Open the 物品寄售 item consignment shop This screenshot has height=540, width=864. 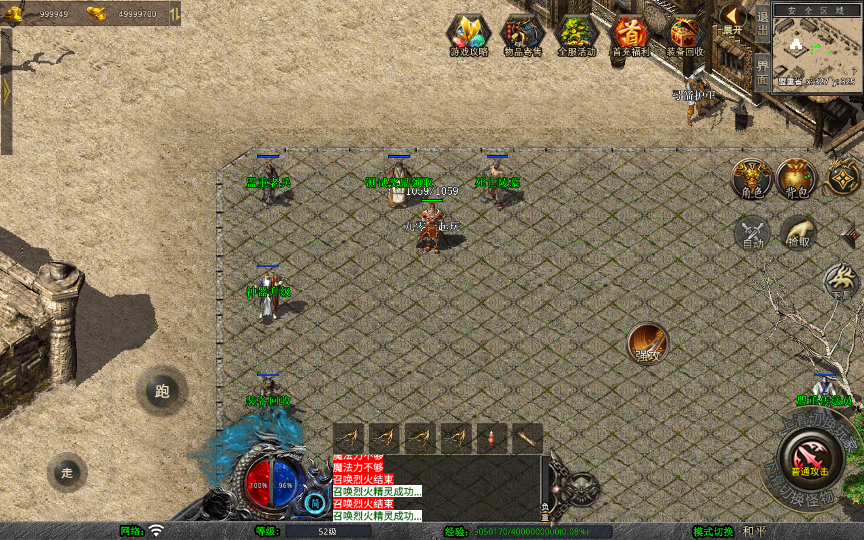coord(522,35)
